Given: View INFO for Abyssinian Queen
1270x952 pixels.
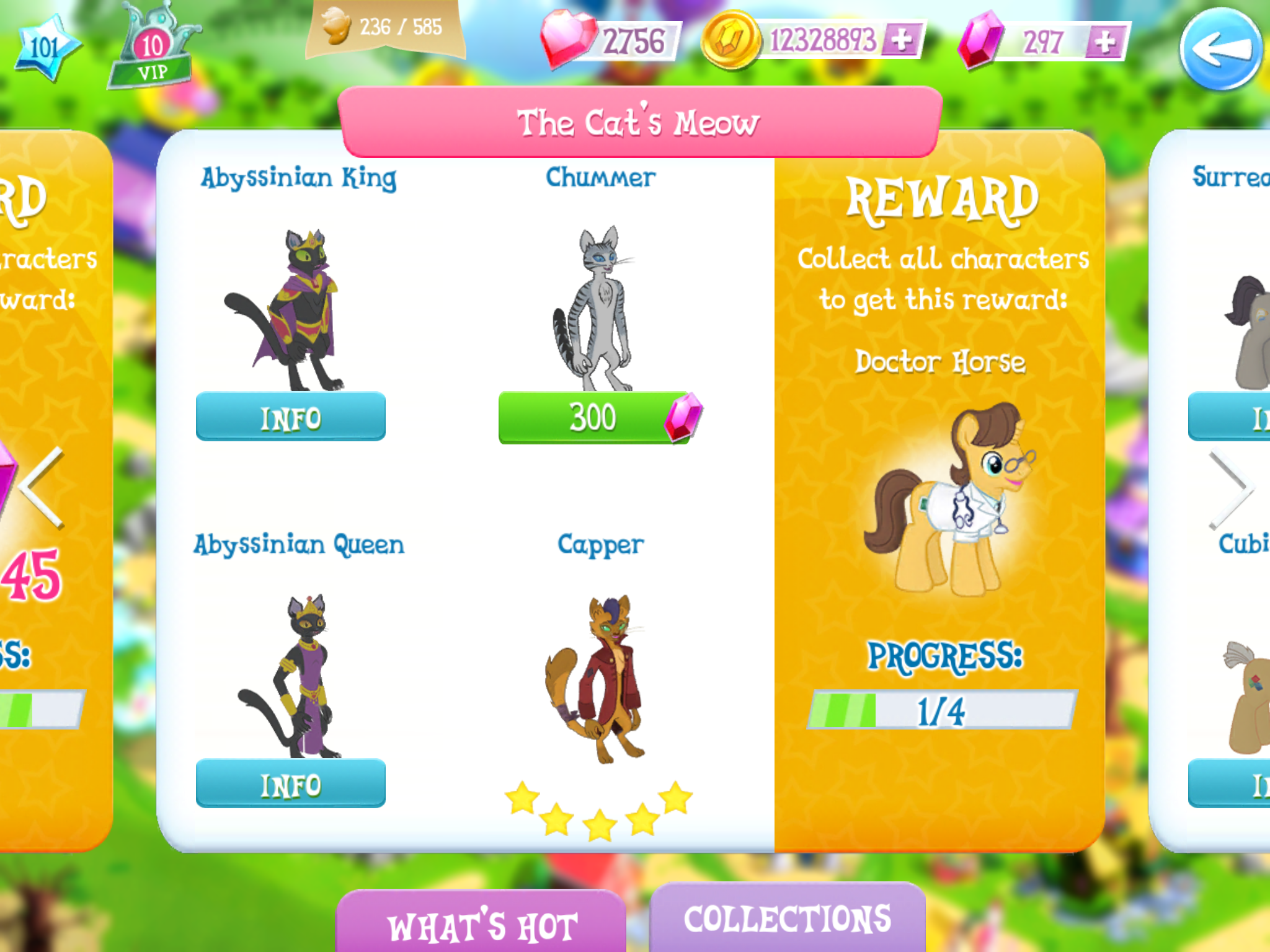Looking at the screenshot, I should [291, 785].
